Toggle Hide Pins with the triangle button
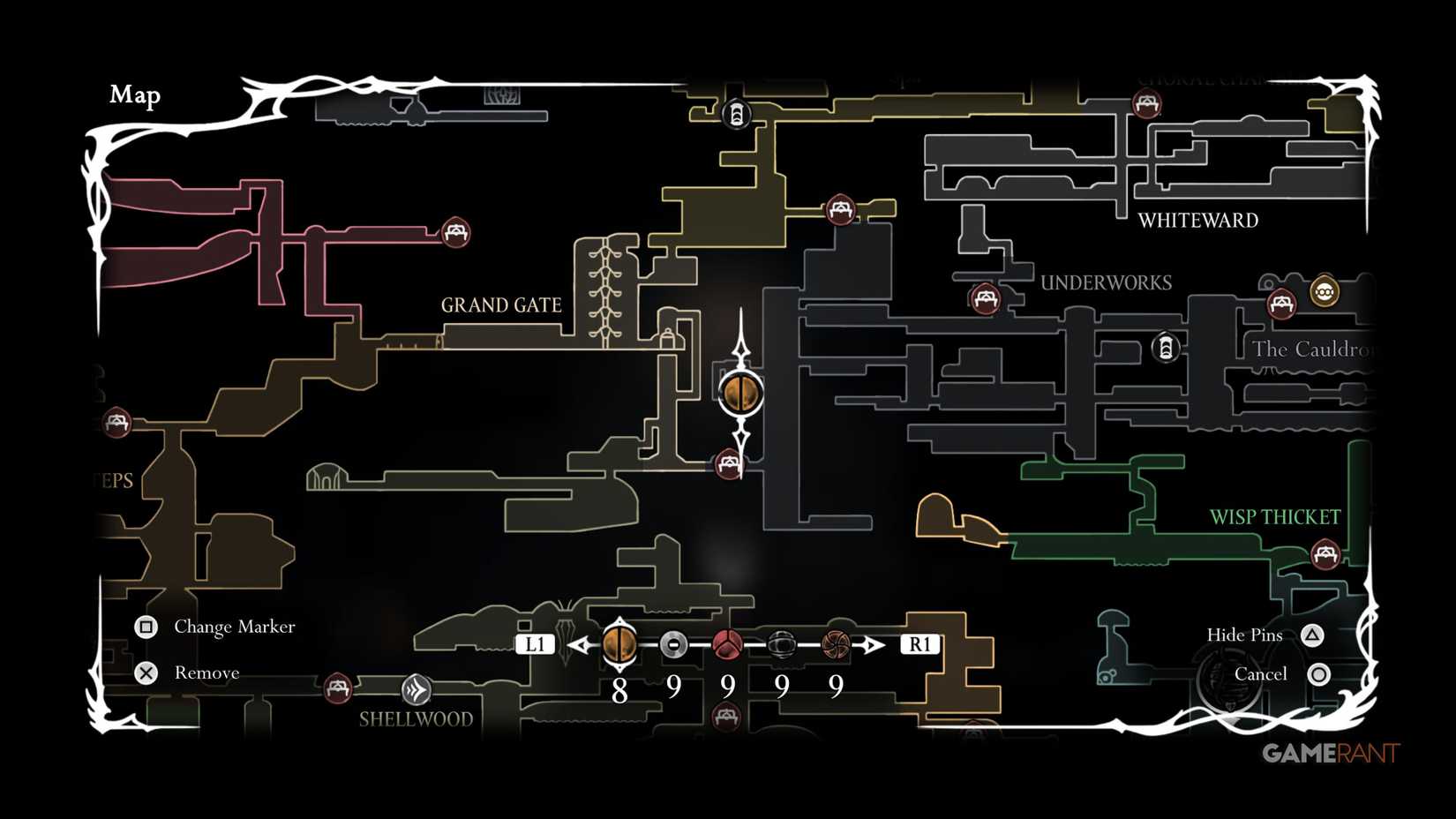 [1316, 635]
